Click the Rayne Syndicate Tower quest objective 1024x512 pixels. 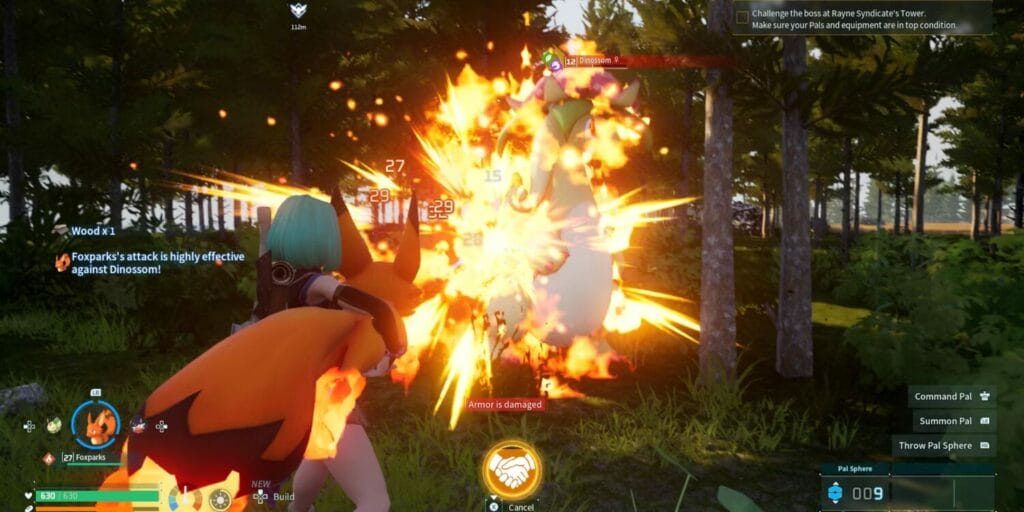coord(861,18)
